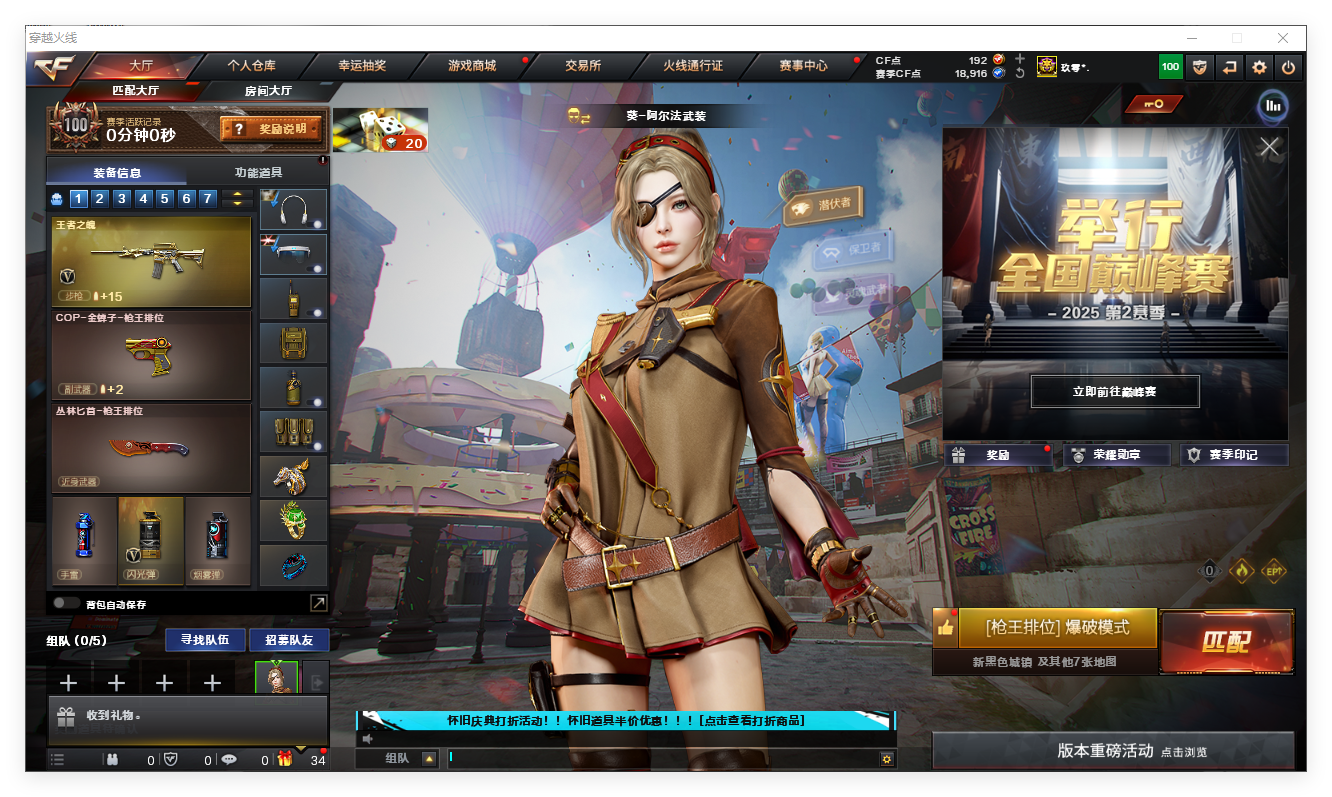The height and width of the screenshot is (797, 1332).
Task: Click 立即前往巅峰赛 button
Action: click(1114, 392)
